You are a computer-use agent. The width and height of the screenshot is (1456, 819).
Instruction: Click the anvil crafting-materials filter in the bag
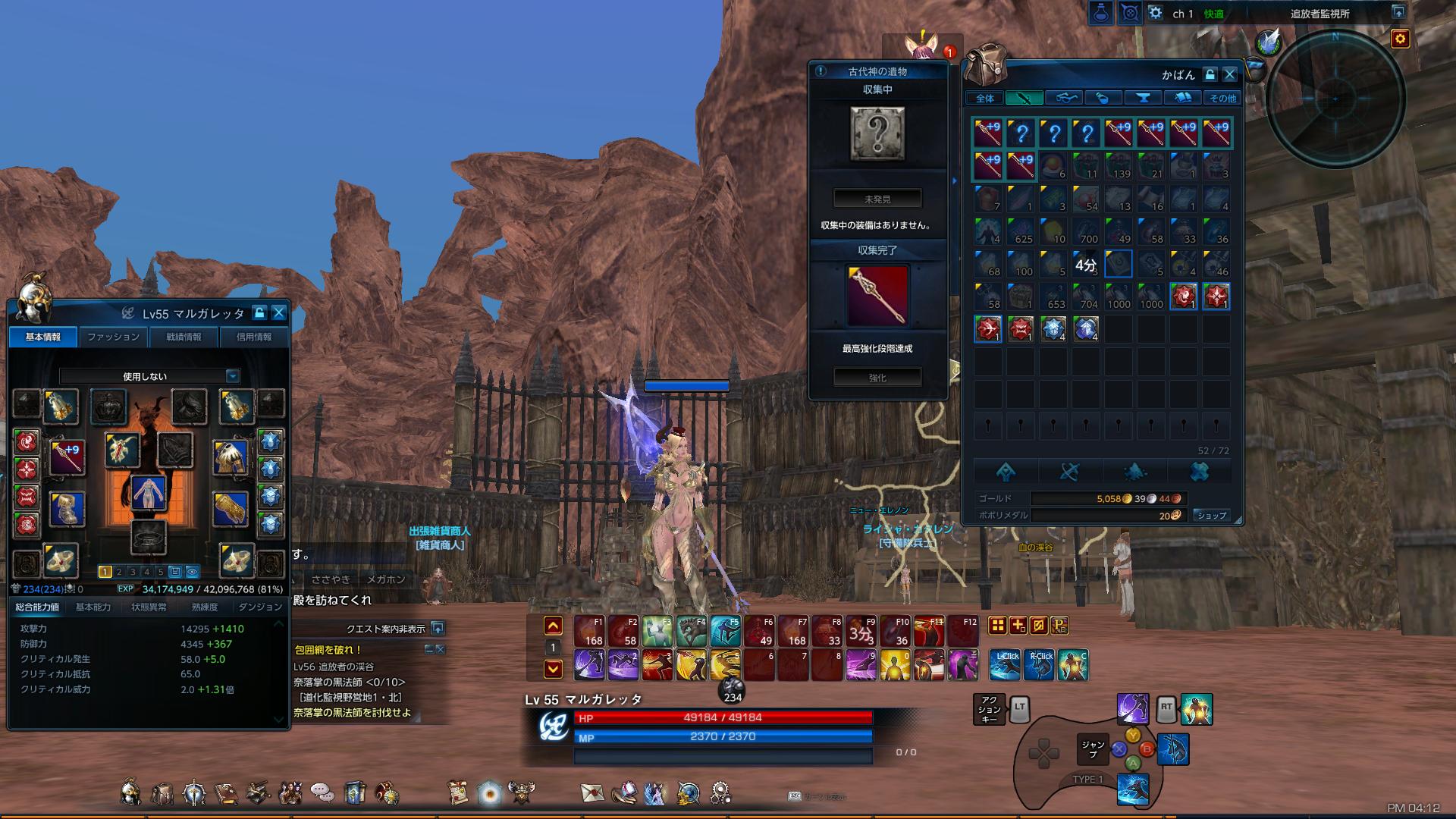click(x=1144, y=97)
